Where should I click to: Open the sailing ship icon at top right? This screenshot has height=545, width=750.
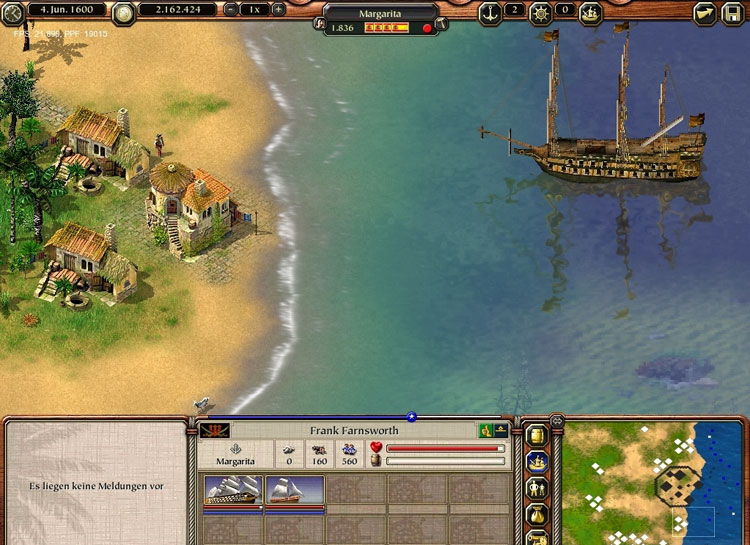[591, 12]
